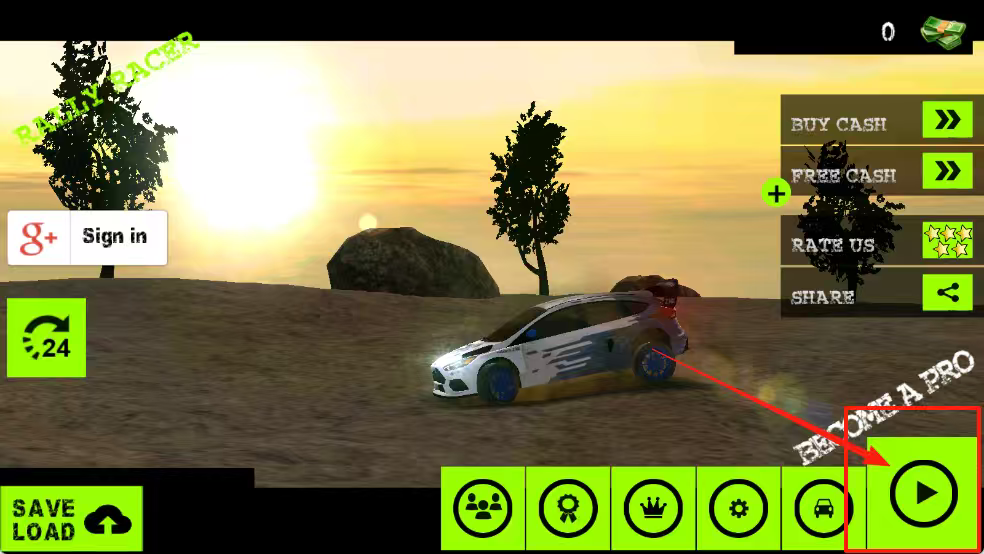Click the green plus circle icon
984x554 pixels.
coord(776,192)
